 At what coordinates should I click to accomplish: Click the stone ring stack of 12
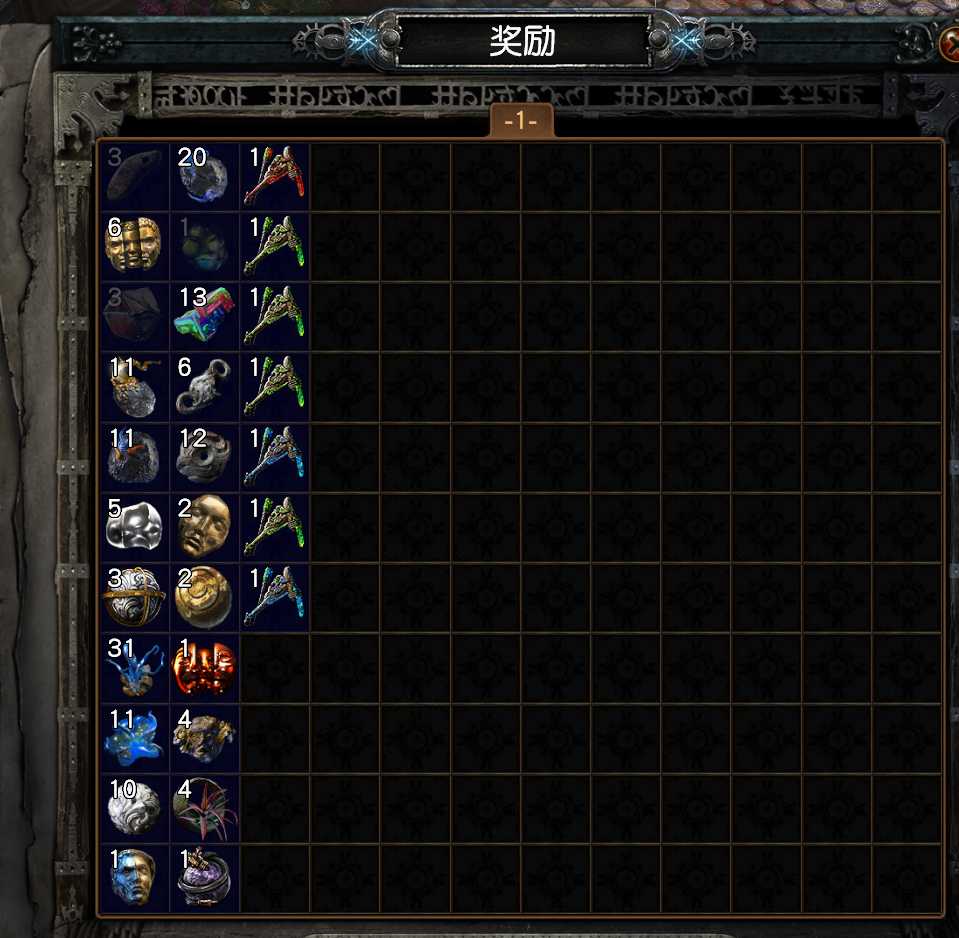(204, 457)
